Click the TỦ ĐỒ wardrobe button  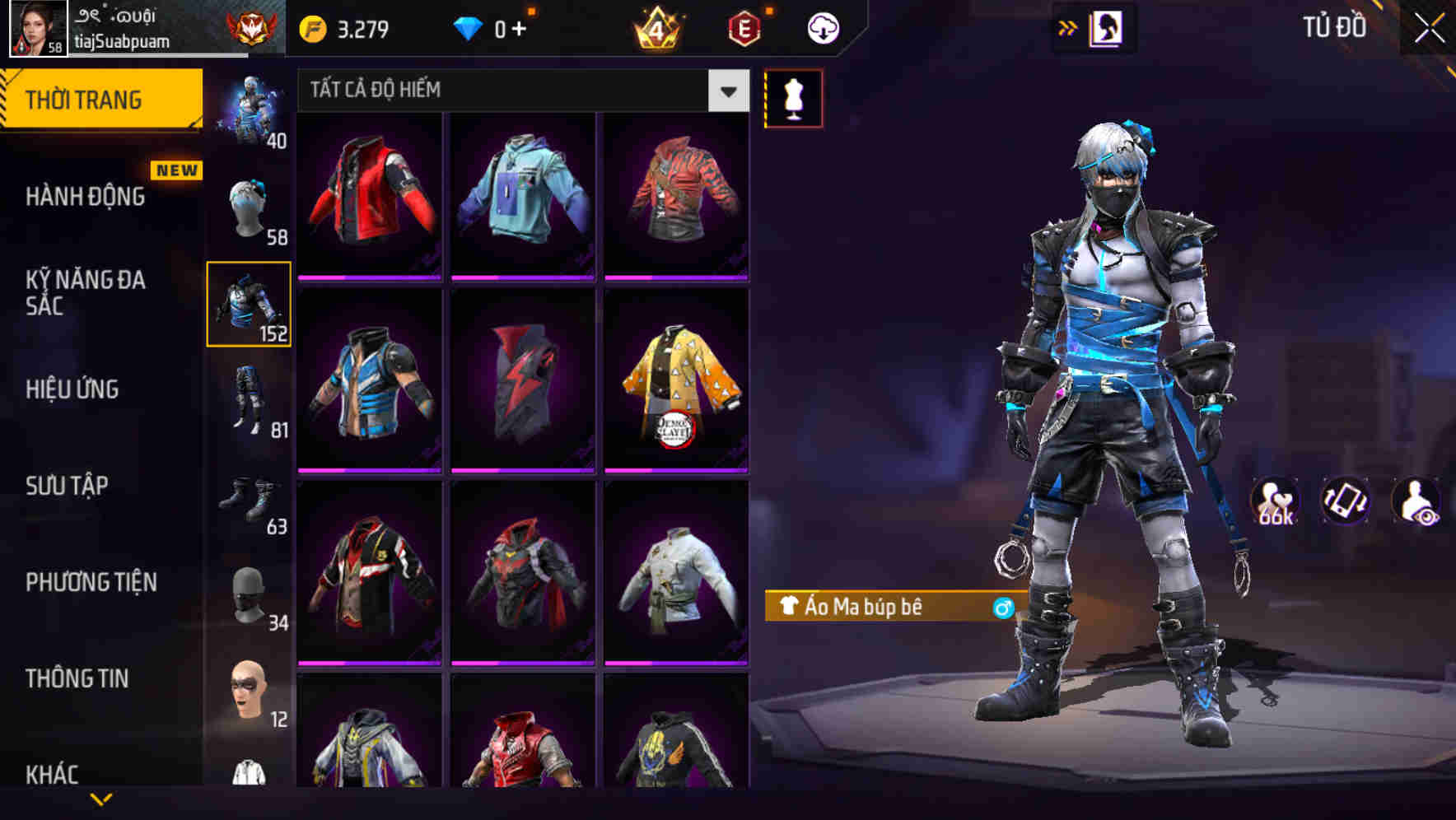click(1336, 26)
